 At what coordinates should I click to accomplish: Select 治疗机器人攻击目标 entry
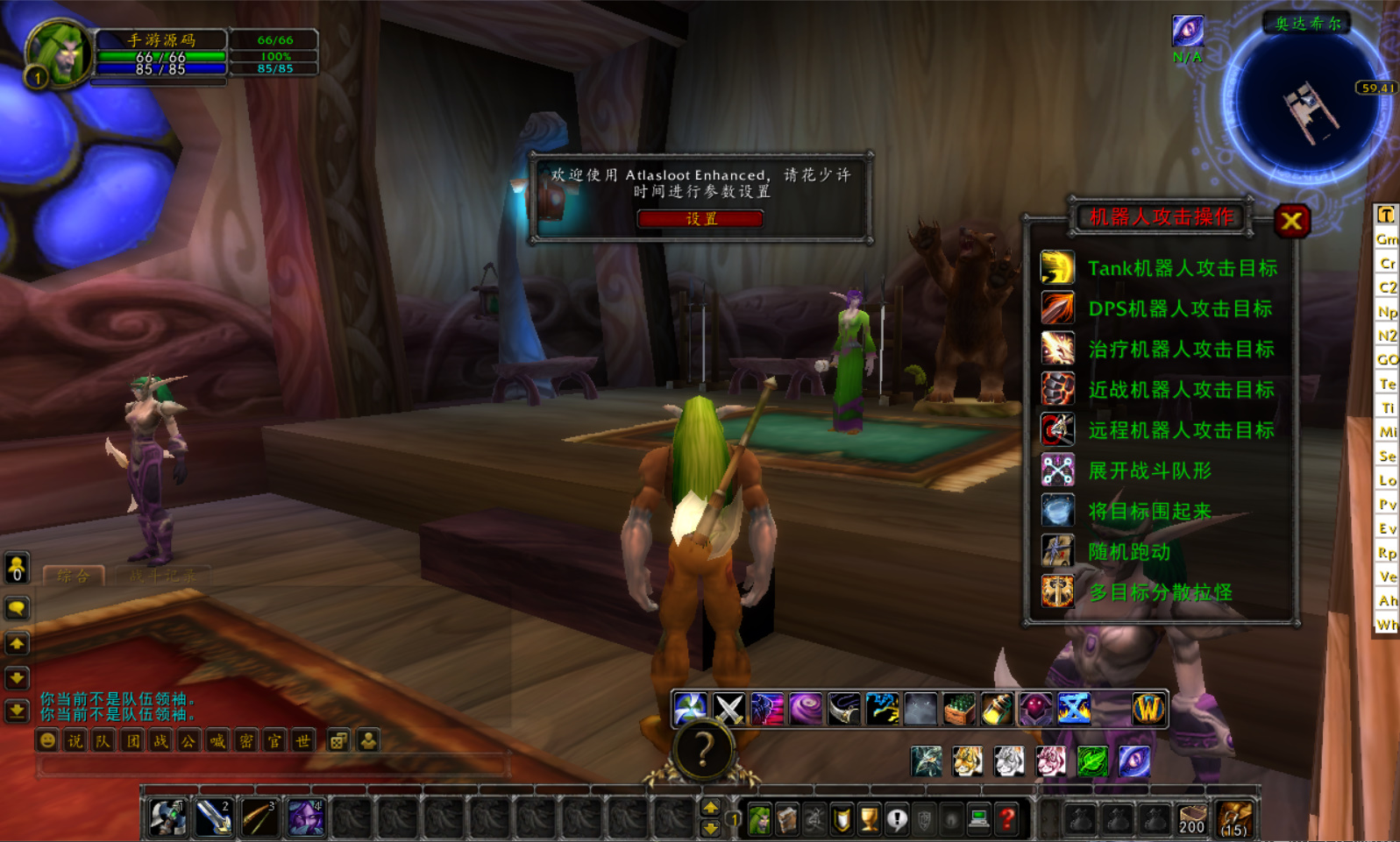pyautogui.click(x=1180, y=350)
